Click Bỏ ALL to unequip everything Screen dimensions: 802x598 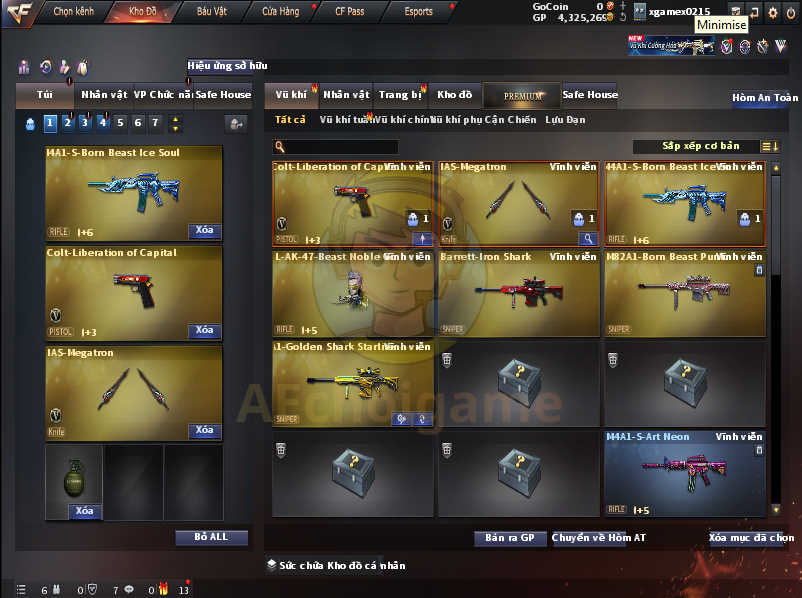211,537
